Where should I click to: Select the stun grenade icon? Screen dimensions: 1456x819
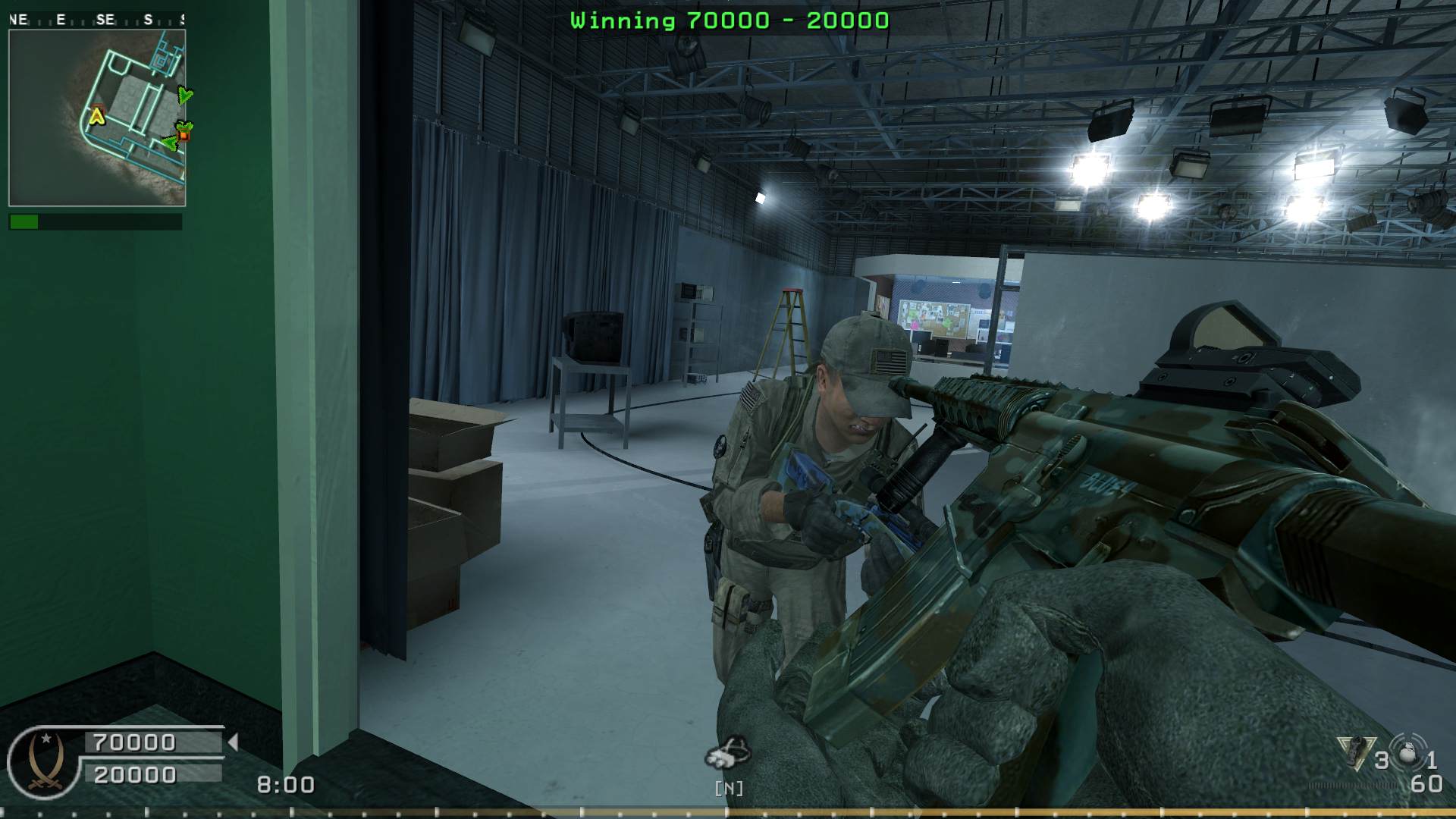click(x=1408, y=752)
